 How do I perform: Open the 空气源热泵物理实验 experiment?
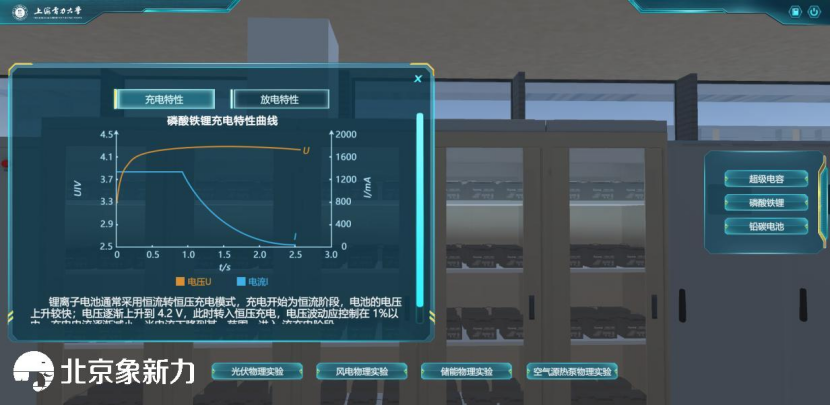coord(571,371)
